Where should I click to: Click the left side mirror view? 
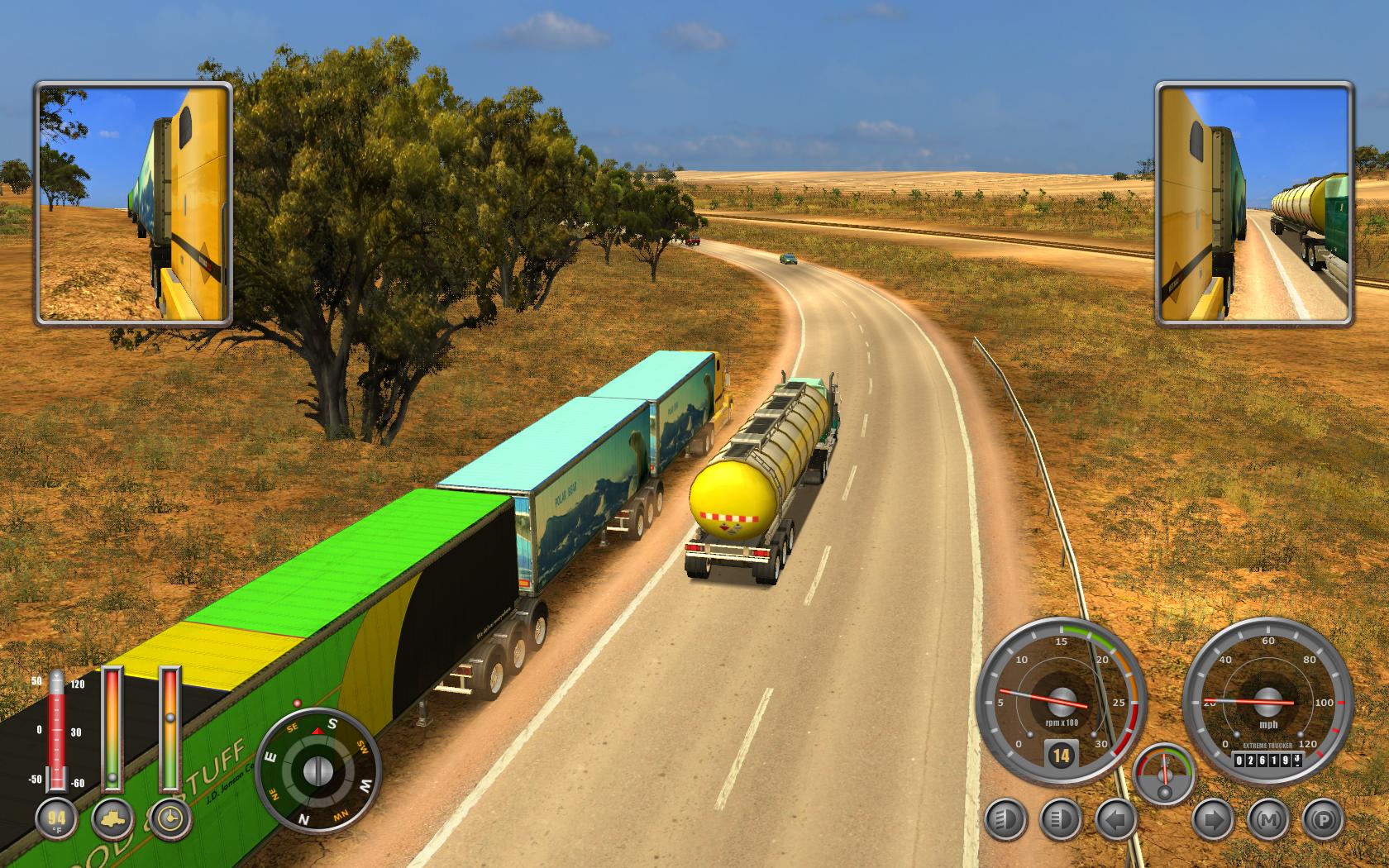pyautogui.click(x=133, y=203)
